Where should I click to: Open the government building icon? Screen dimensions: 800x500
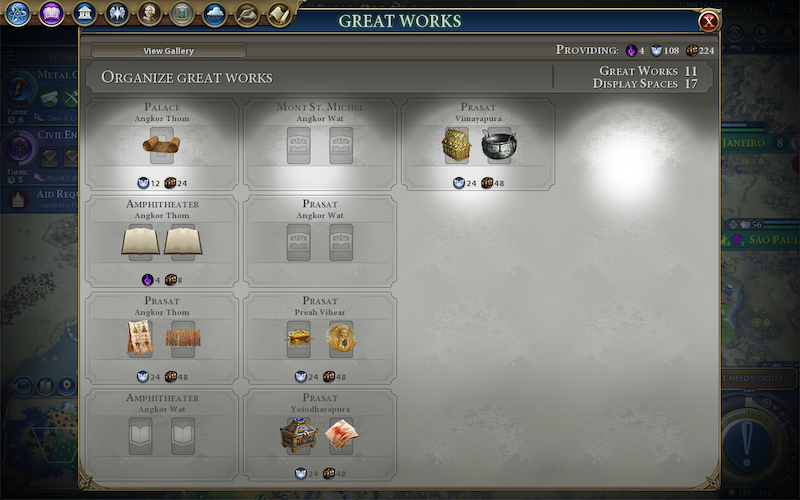pyautogui.click(x=84, y=14)
